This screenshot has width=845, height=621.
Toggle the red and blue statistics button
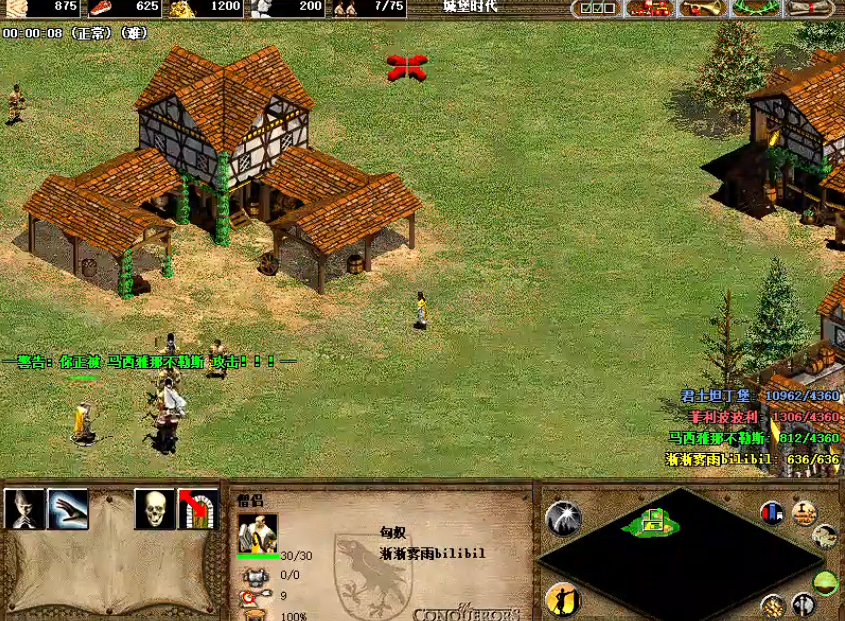coord(771,513)
